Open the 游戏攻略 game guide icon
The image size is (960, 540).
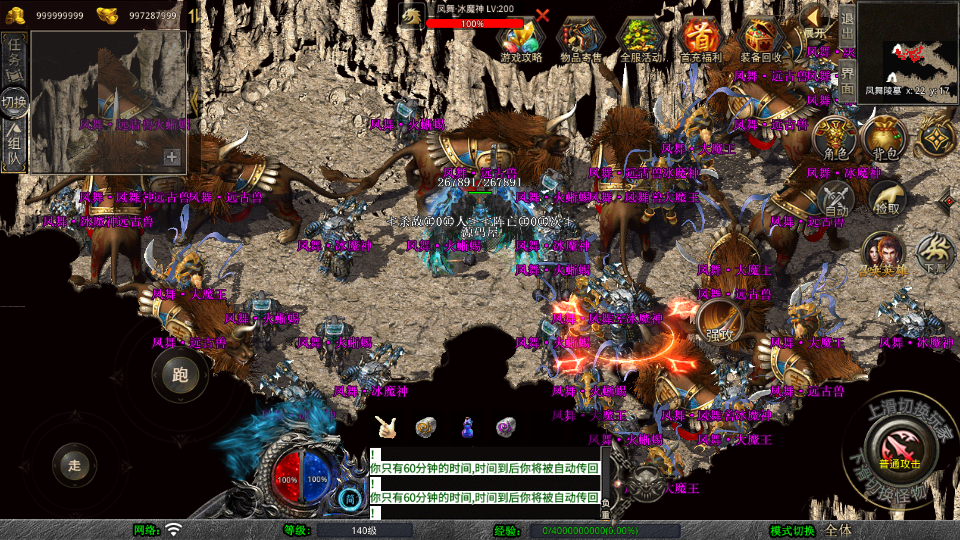tap(520, 40)
